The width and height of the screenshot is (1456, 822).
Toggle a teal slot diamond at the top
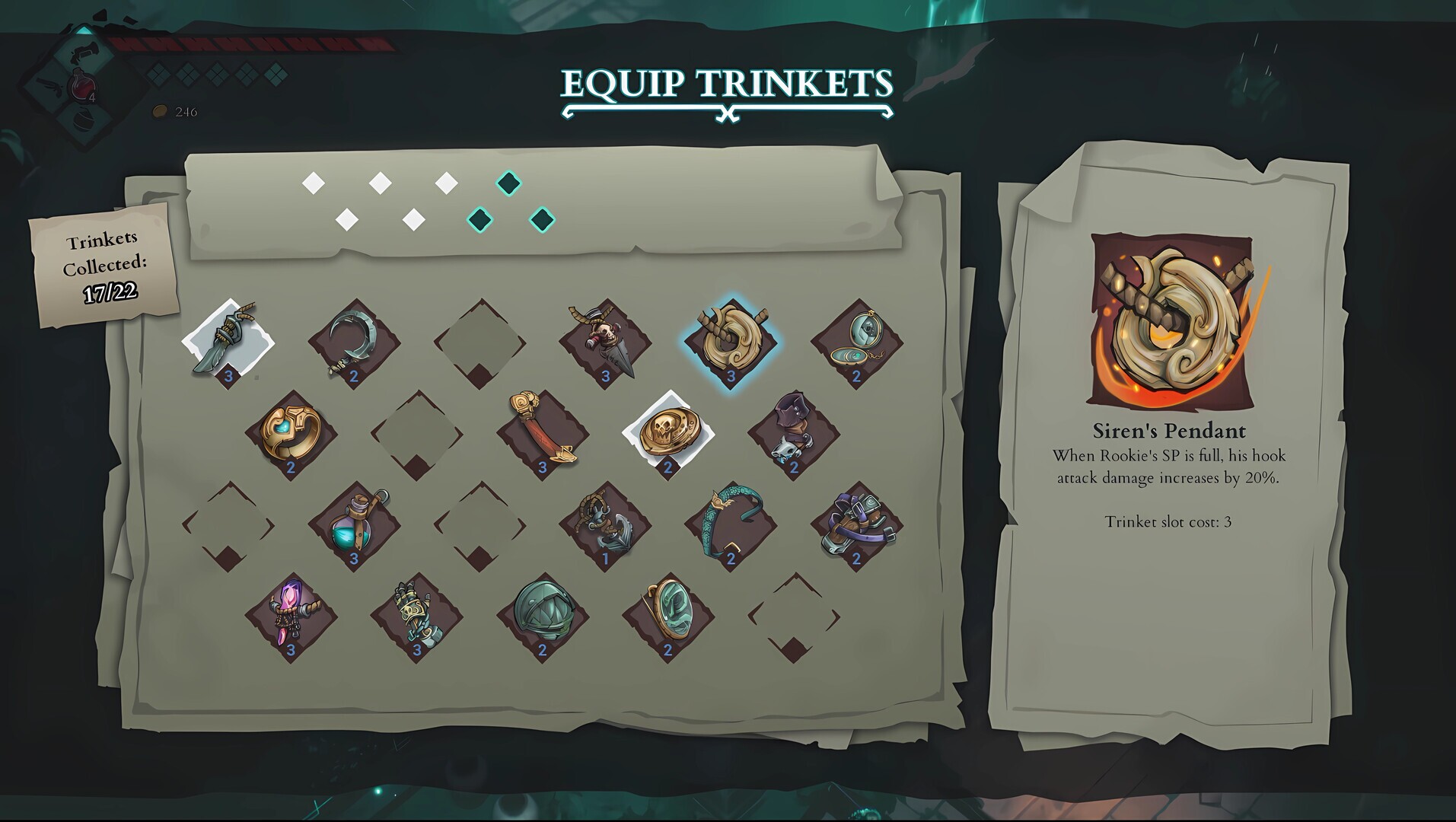pyautogui.click(x=510, y=184)
